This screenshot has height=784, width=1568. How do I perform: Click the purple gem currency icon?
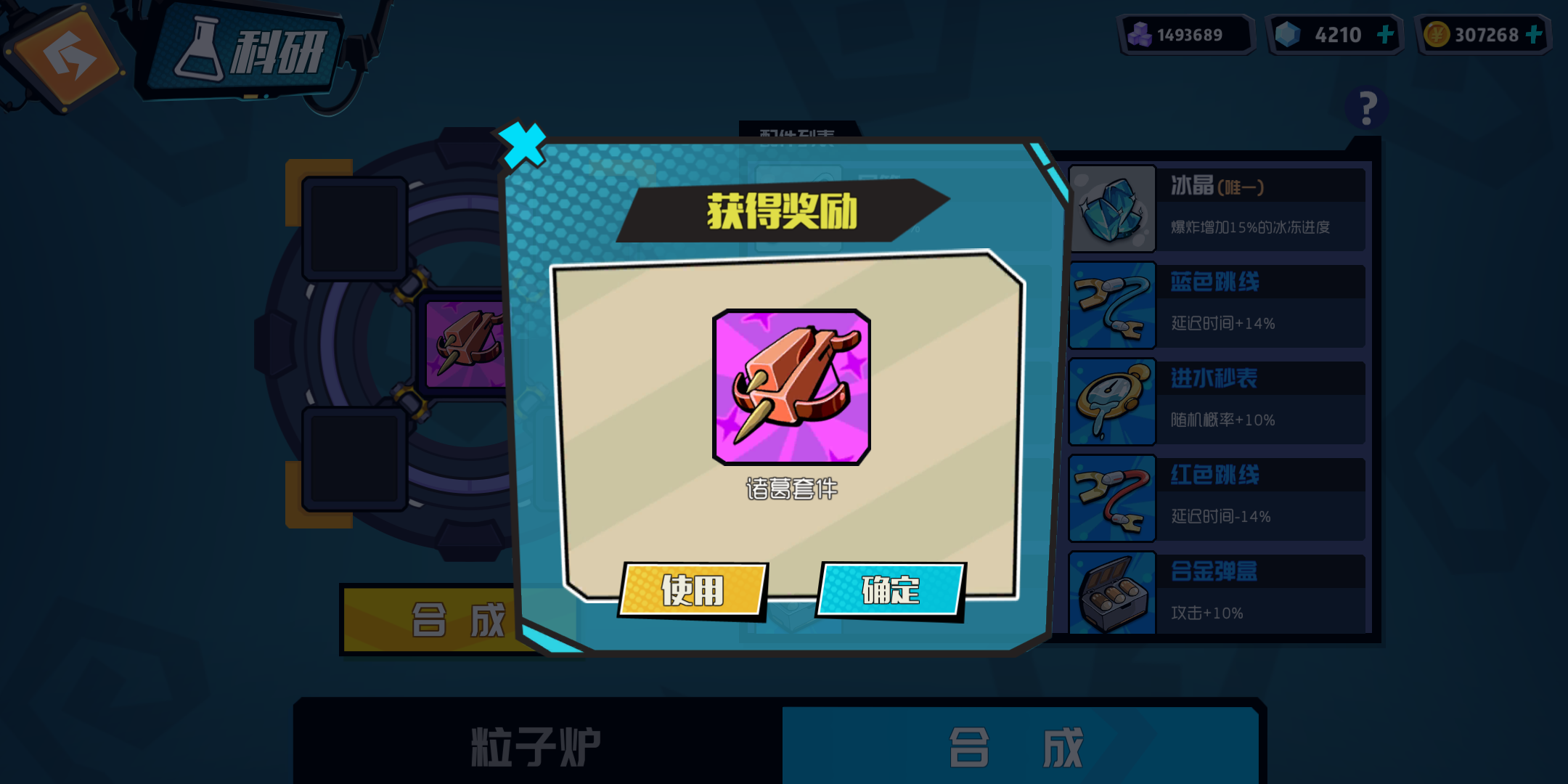[x=1138, y=33]
